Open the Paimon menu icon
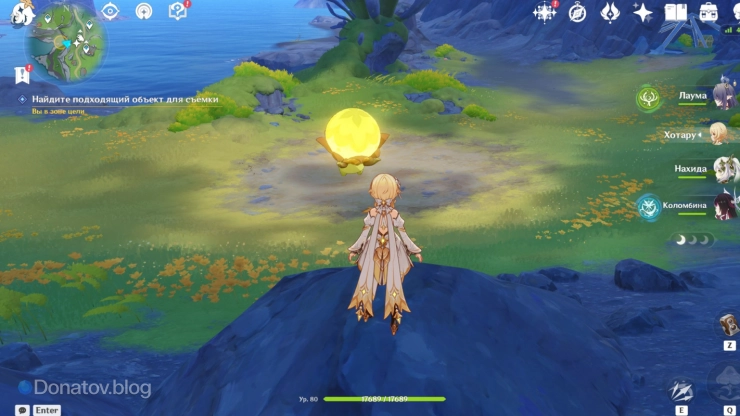This screenshot has height=416, width=740. click(x=22, y=12)
